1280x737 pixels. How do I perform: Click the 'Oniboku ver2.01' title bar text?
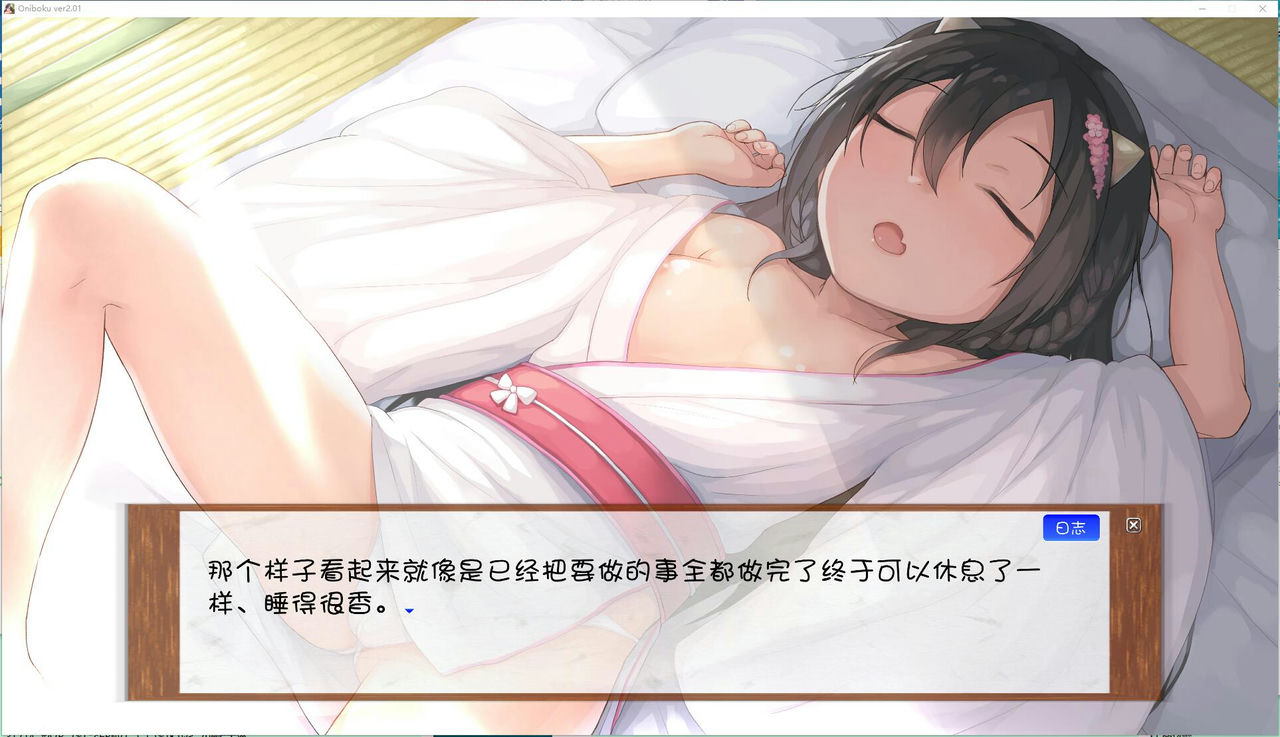tap(52, 8)
